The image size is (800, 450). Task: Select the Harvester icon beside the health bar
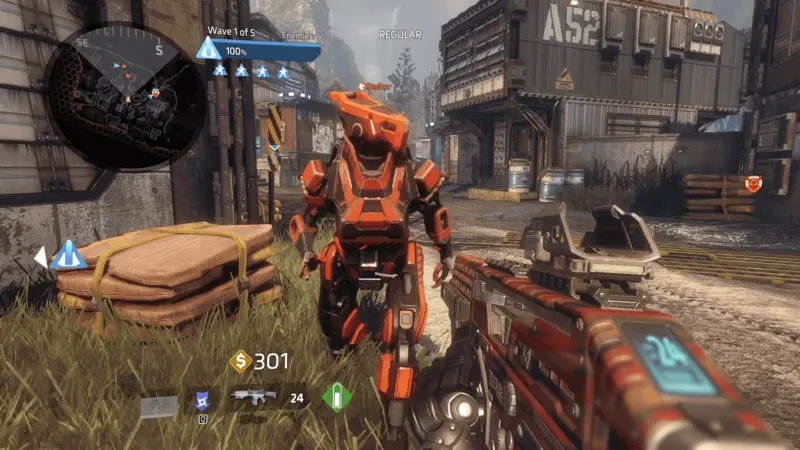click(x=208, y=49)
